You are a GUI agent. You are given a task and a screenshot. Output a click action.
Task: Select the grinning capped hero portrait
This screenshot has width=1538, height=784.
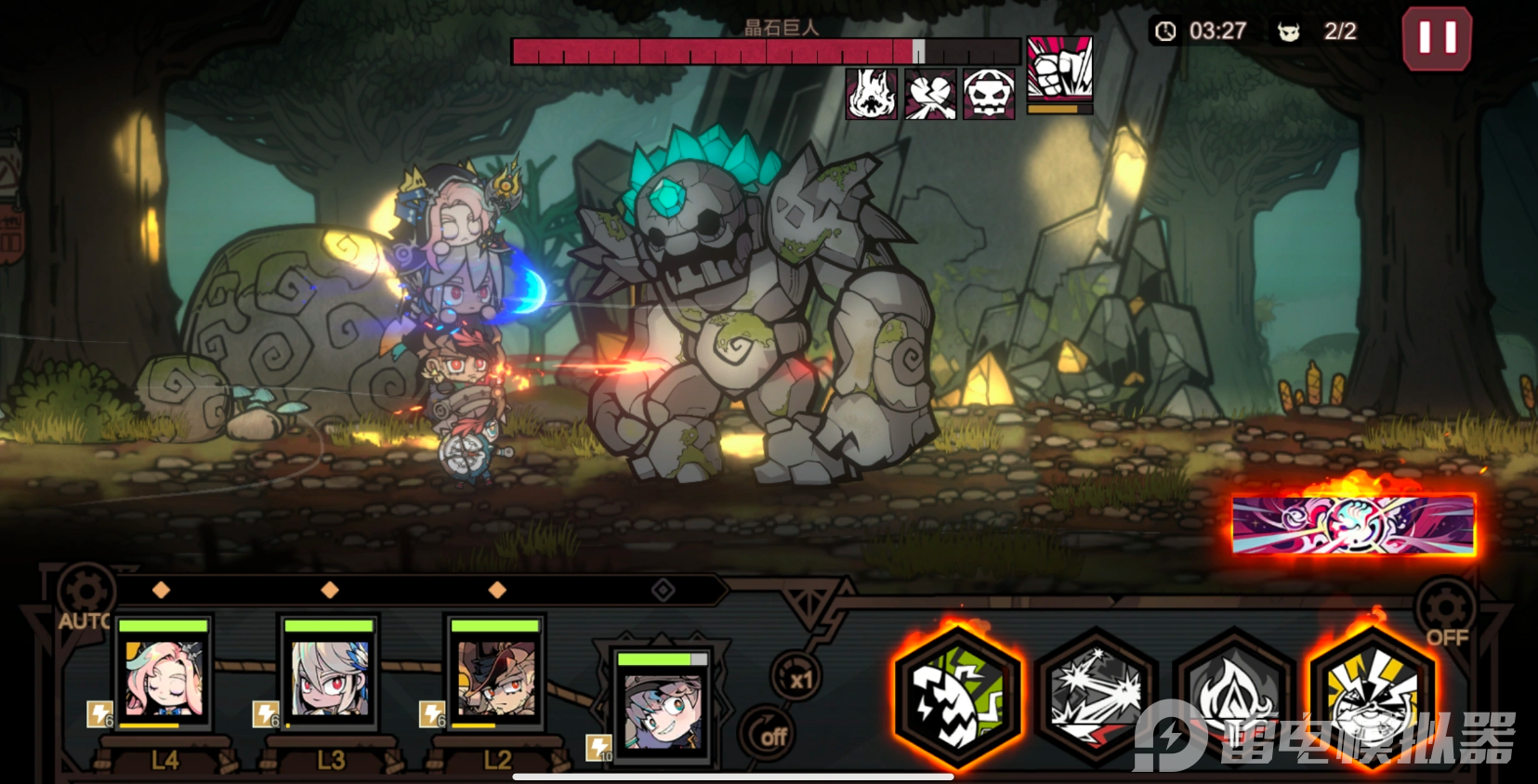click(x=663, y=708)
